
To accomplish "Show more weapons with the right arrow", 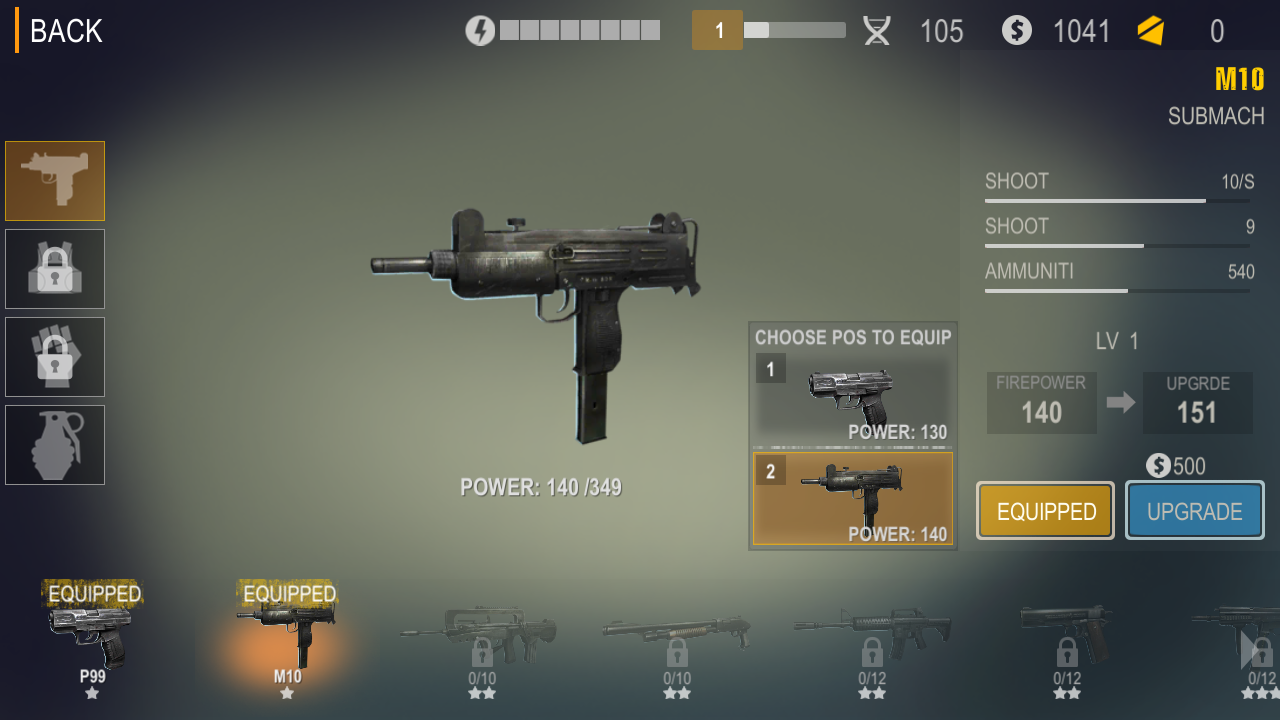I will [x=1249, y=650].
